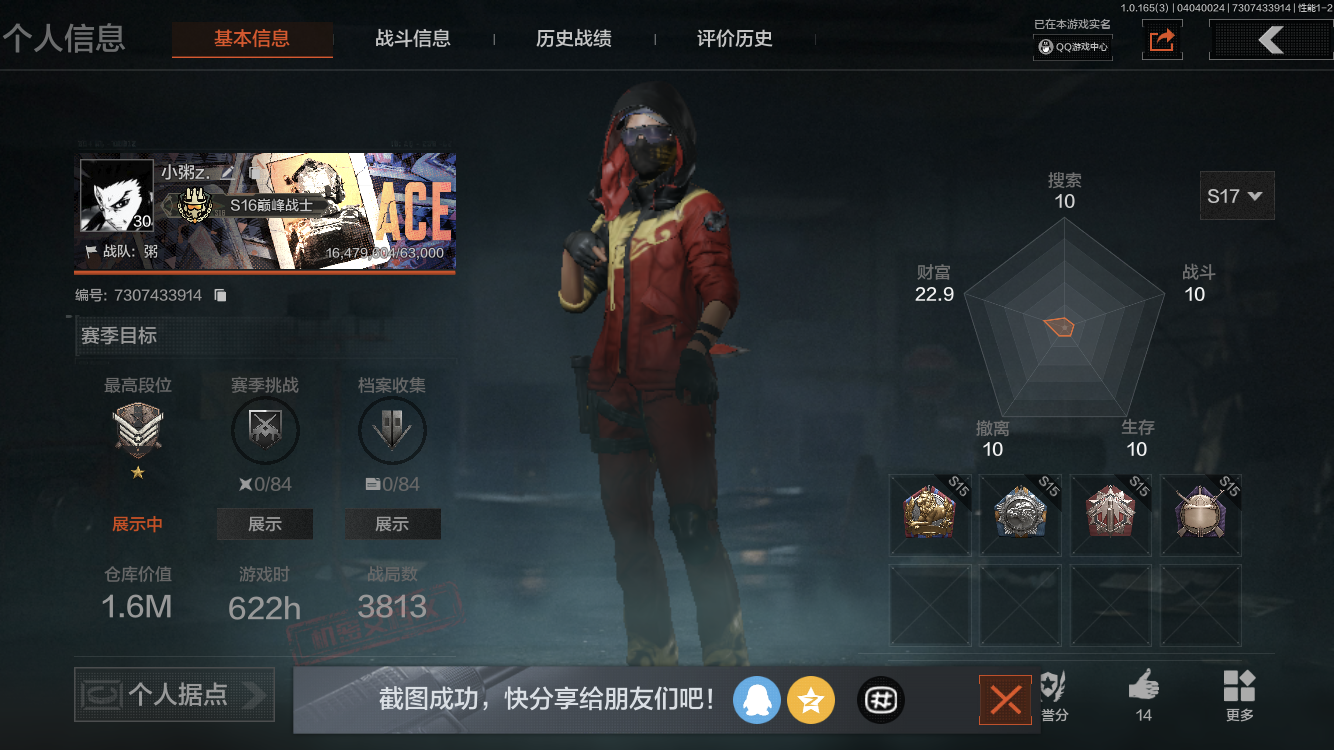This screenshot has height=750, width=1334.
Task: Click the back chevron in top right corner
Action: click(1271, 39)
